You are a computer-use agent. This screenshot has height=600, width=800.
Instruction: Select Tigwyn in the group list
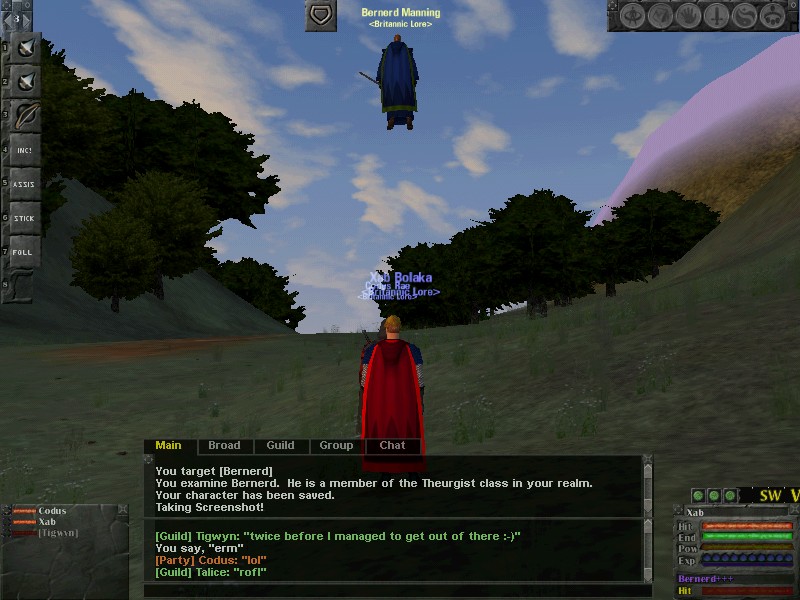click(57, 533)
